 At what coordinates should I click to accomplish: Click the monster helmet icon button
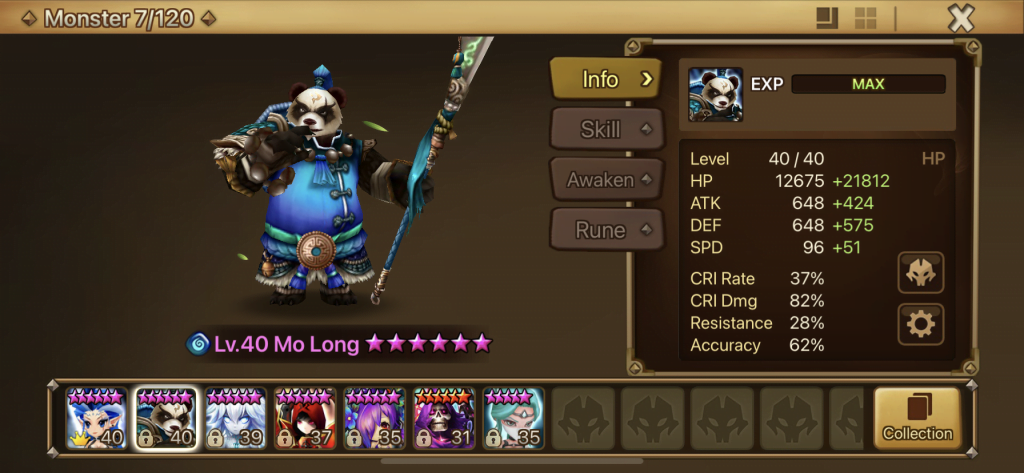pos(920,273)
